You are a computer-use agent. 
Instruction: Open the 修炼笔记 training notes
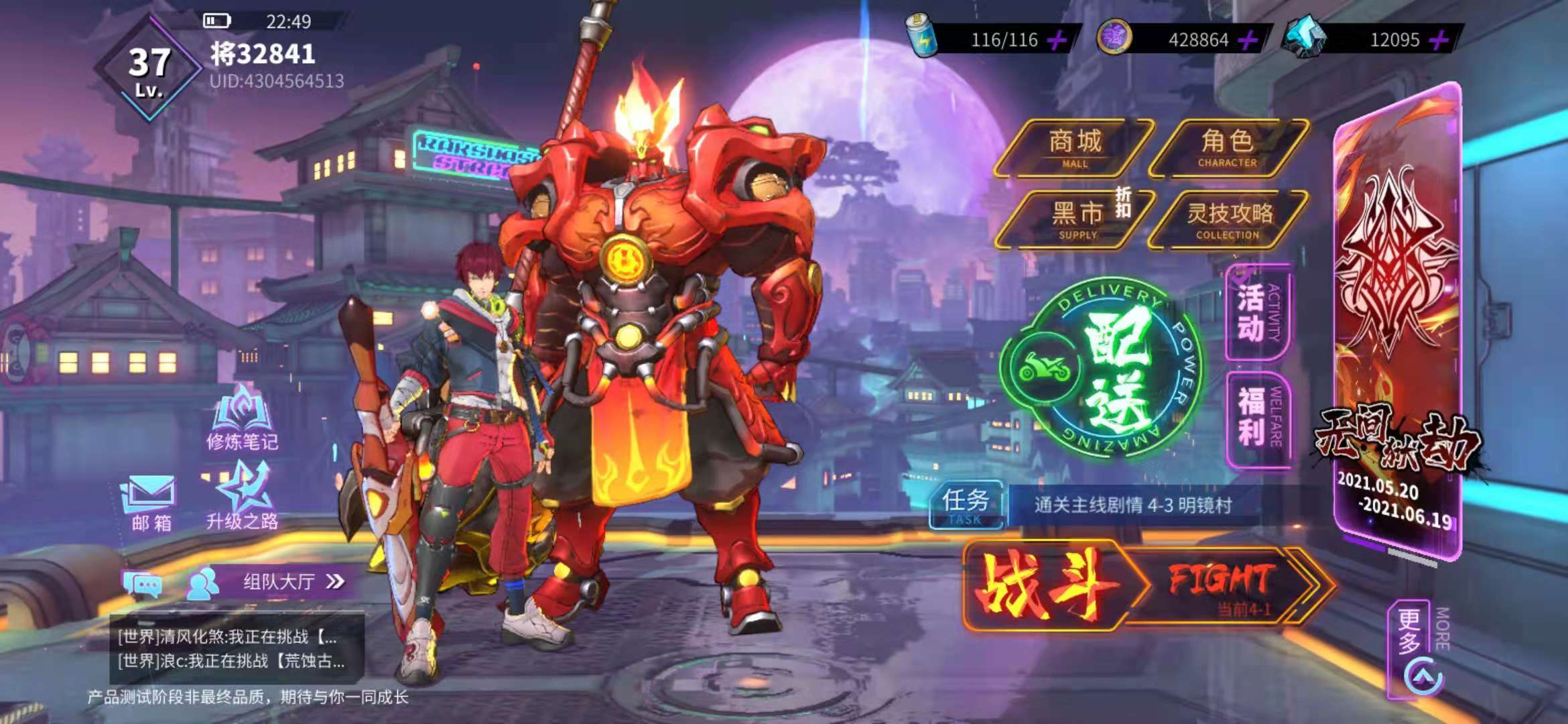pyautogui.click(x=242, y=419)
